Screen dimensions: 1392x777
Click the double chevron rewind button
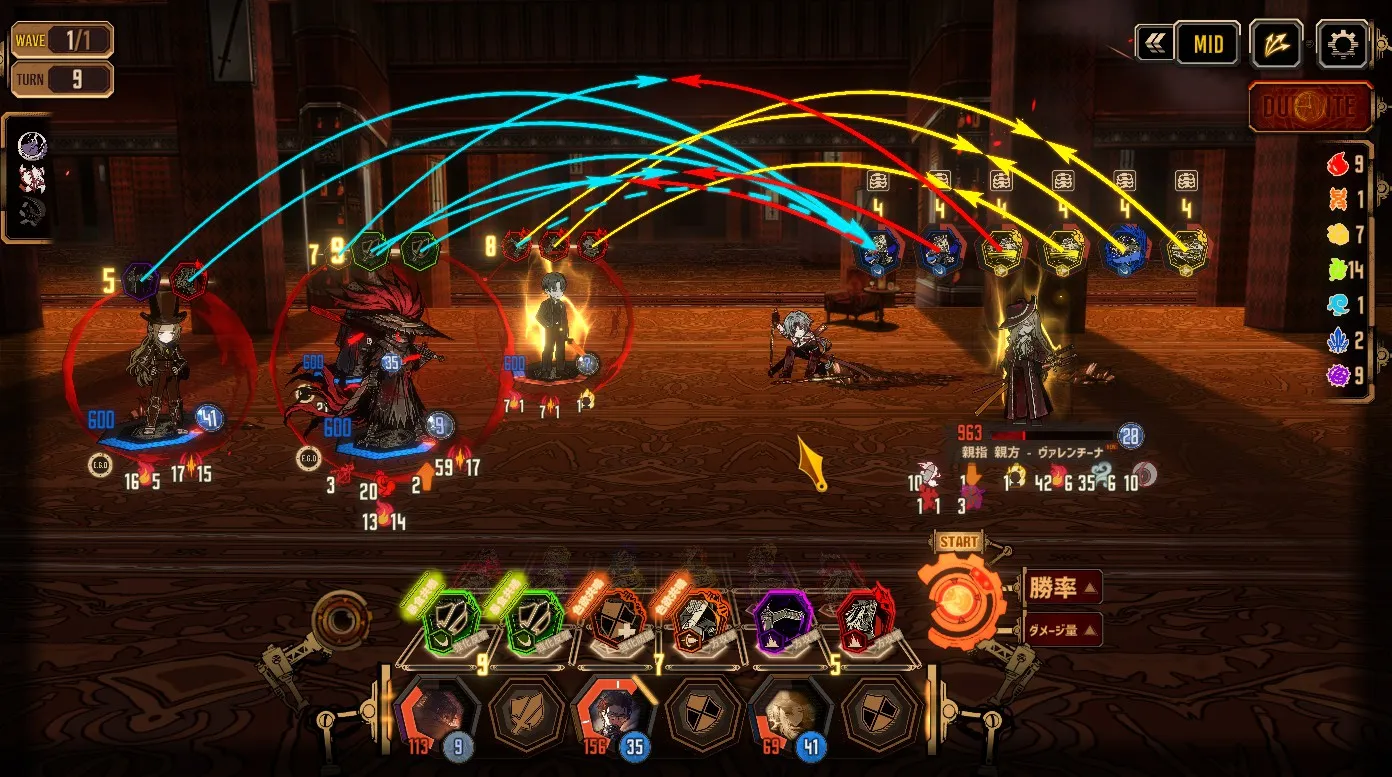tap(1155, 45)
